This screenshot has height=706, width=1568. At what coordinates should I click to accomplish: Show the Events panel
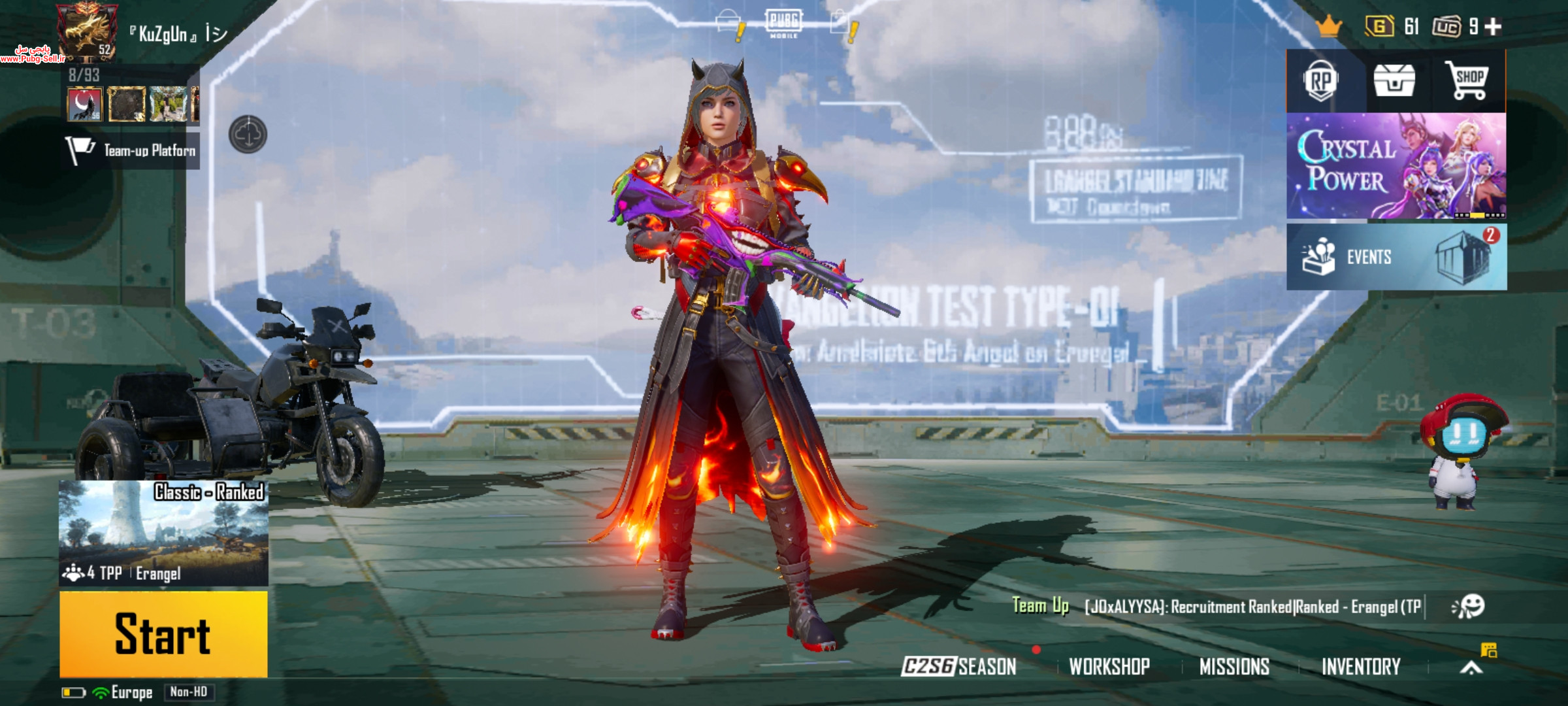pos(1396,257)
